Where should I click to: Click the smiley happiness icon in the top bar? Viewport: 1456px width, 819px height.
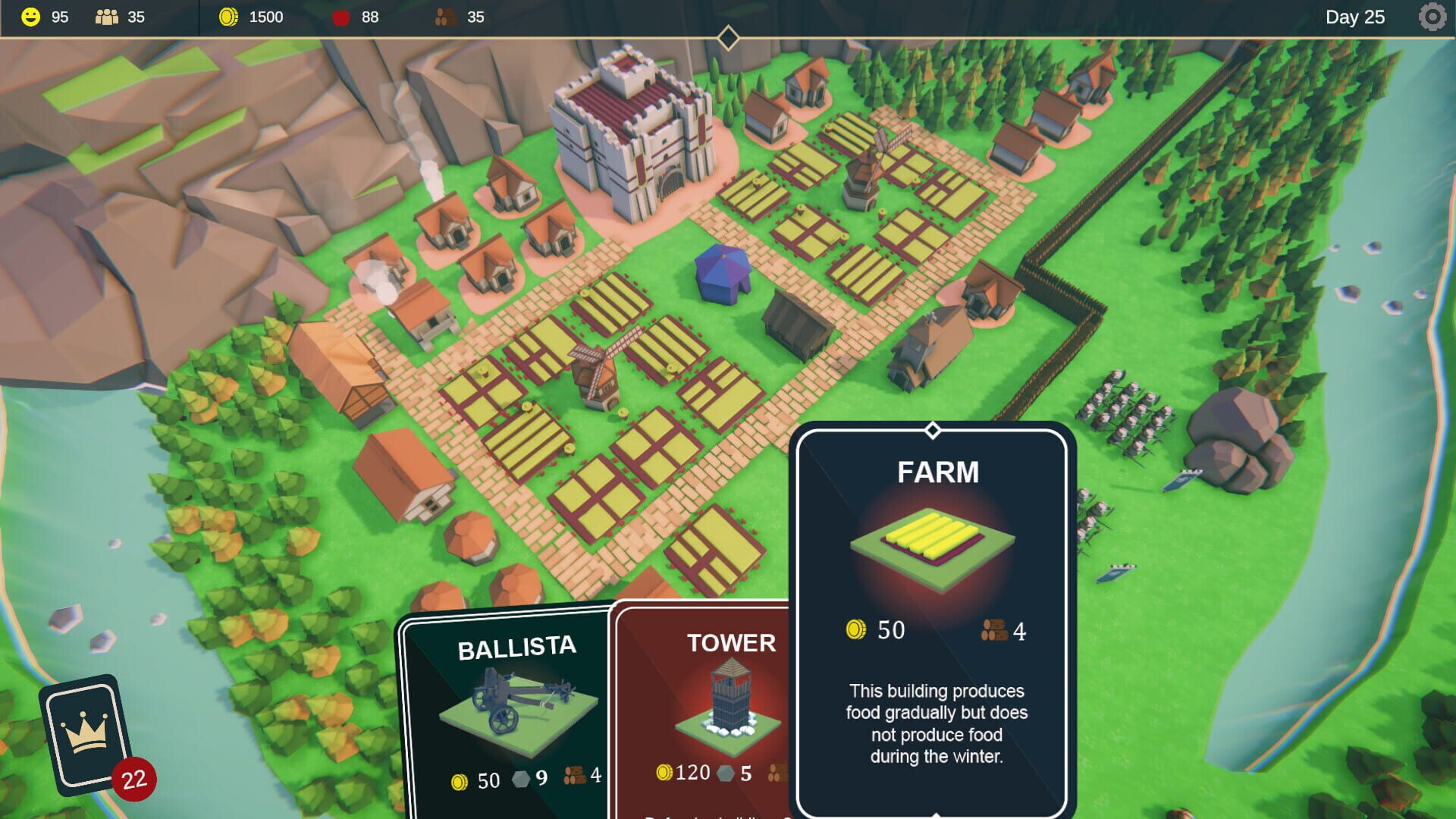click(x=30, y=16)
